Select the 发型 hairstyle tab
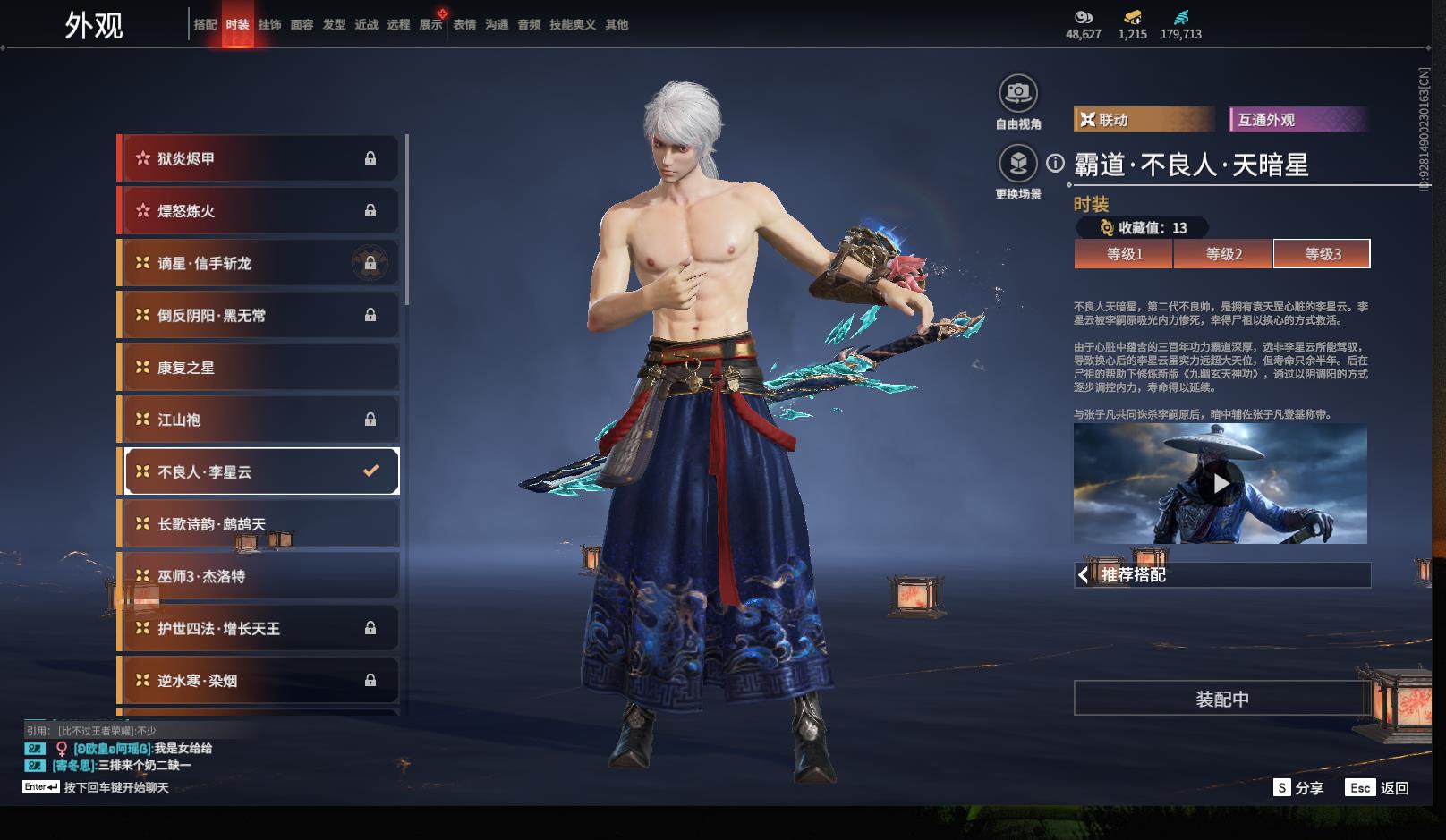The width and height of the screenshot is (1446, 840). coord(334,25)
